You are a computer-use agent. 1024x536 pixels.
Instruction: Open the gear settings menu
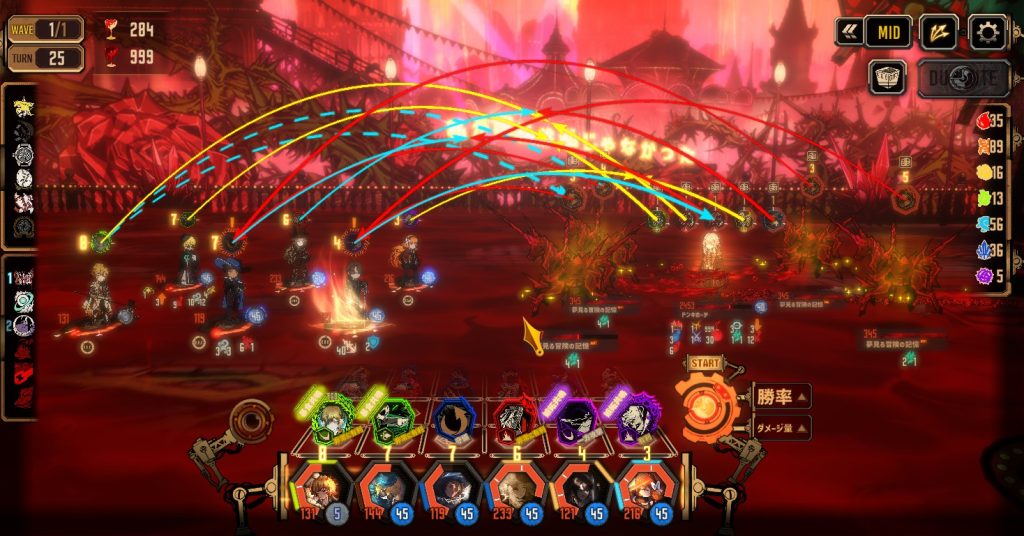tap(988, 33)
